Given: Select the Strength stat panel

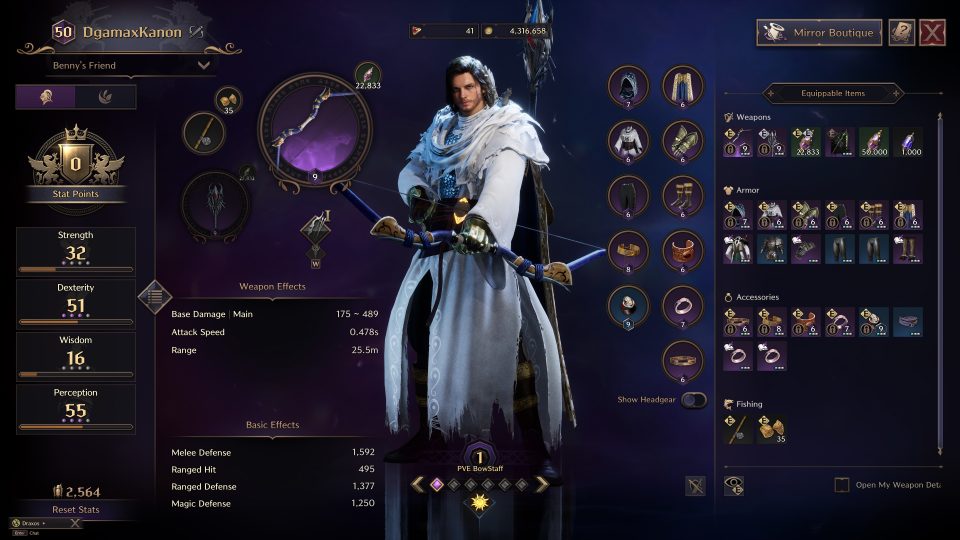Looking at the screenshot, I should pyautogui.click(x=76, y=250).
